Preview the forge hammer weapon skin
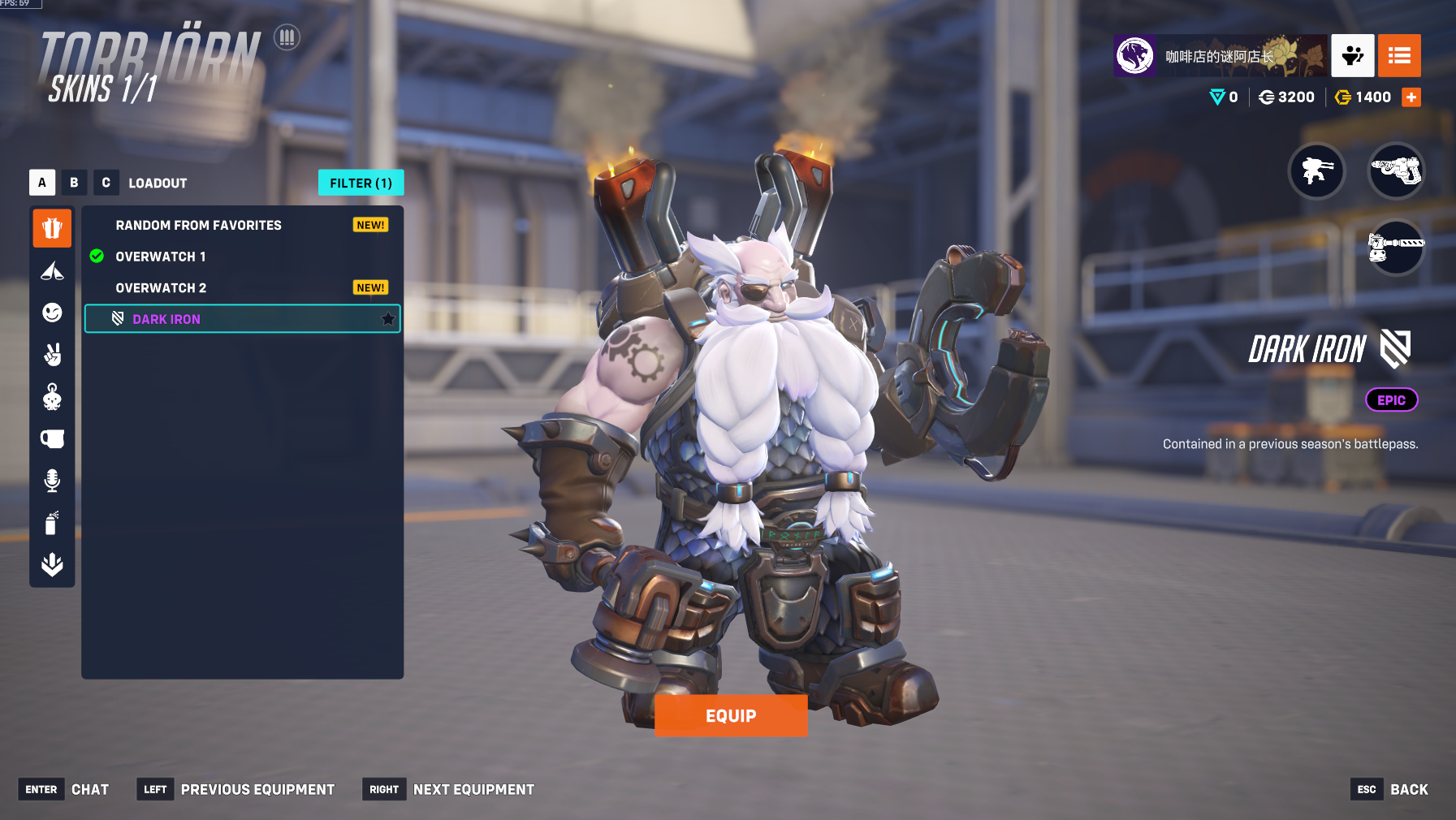1456x820 pixels. 1396,248
